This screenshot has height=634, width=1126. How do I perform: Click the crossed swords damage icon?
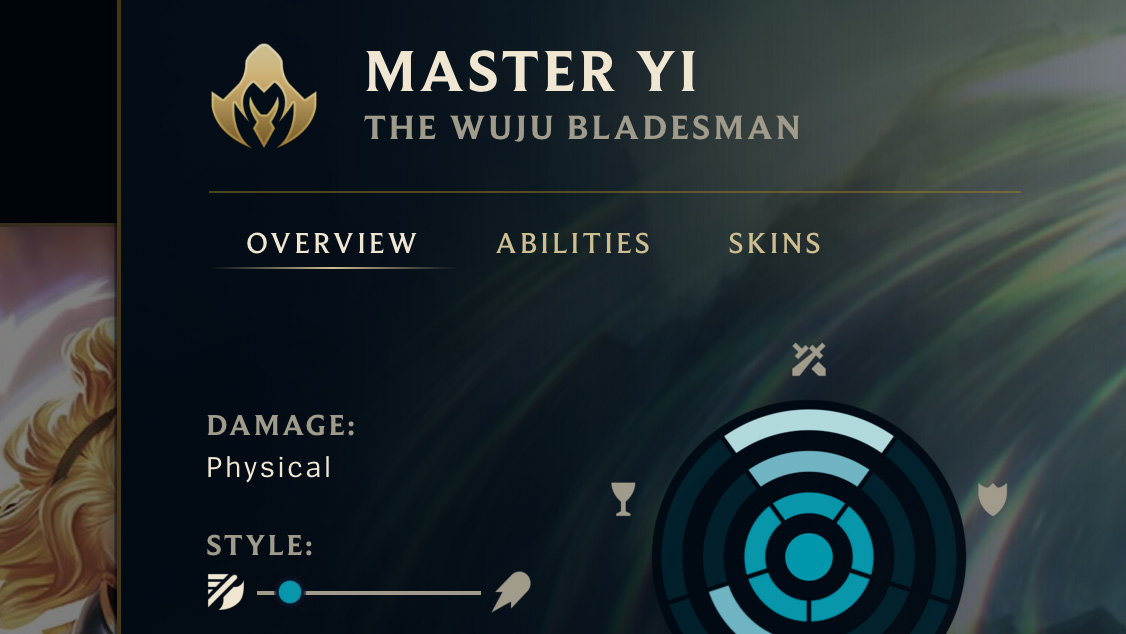click(808, 359)
